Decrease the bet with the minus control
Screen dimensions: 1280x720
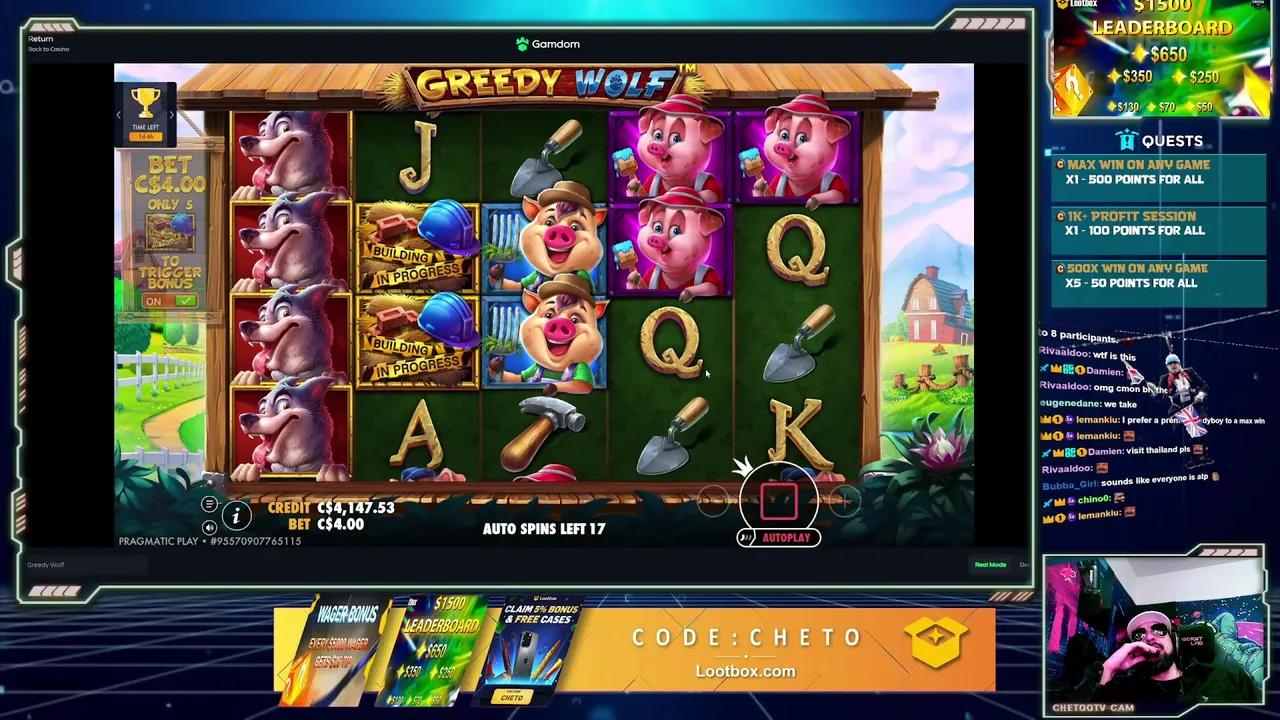point(713,501)
